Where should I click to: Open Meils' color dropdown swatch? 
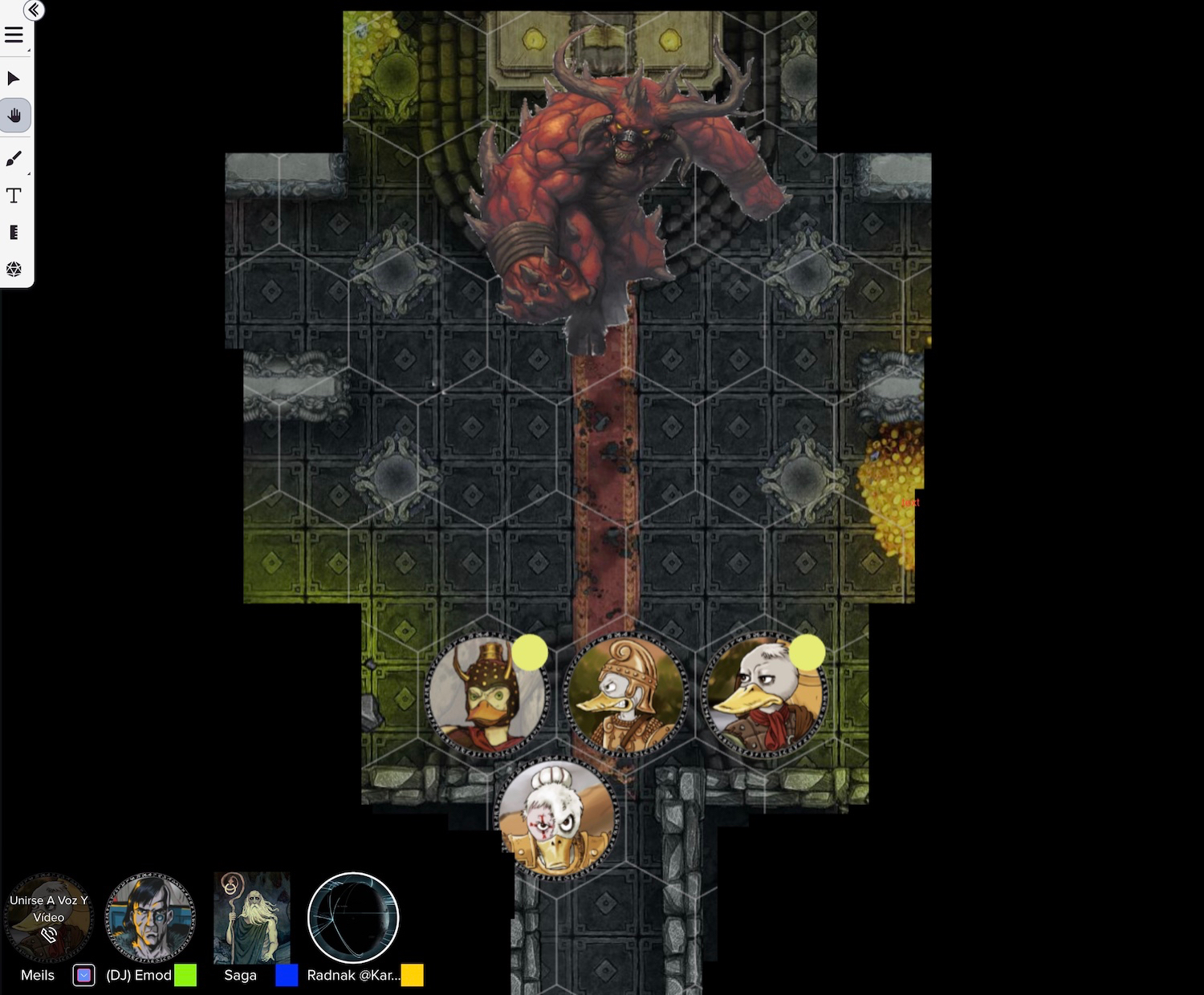84,975
